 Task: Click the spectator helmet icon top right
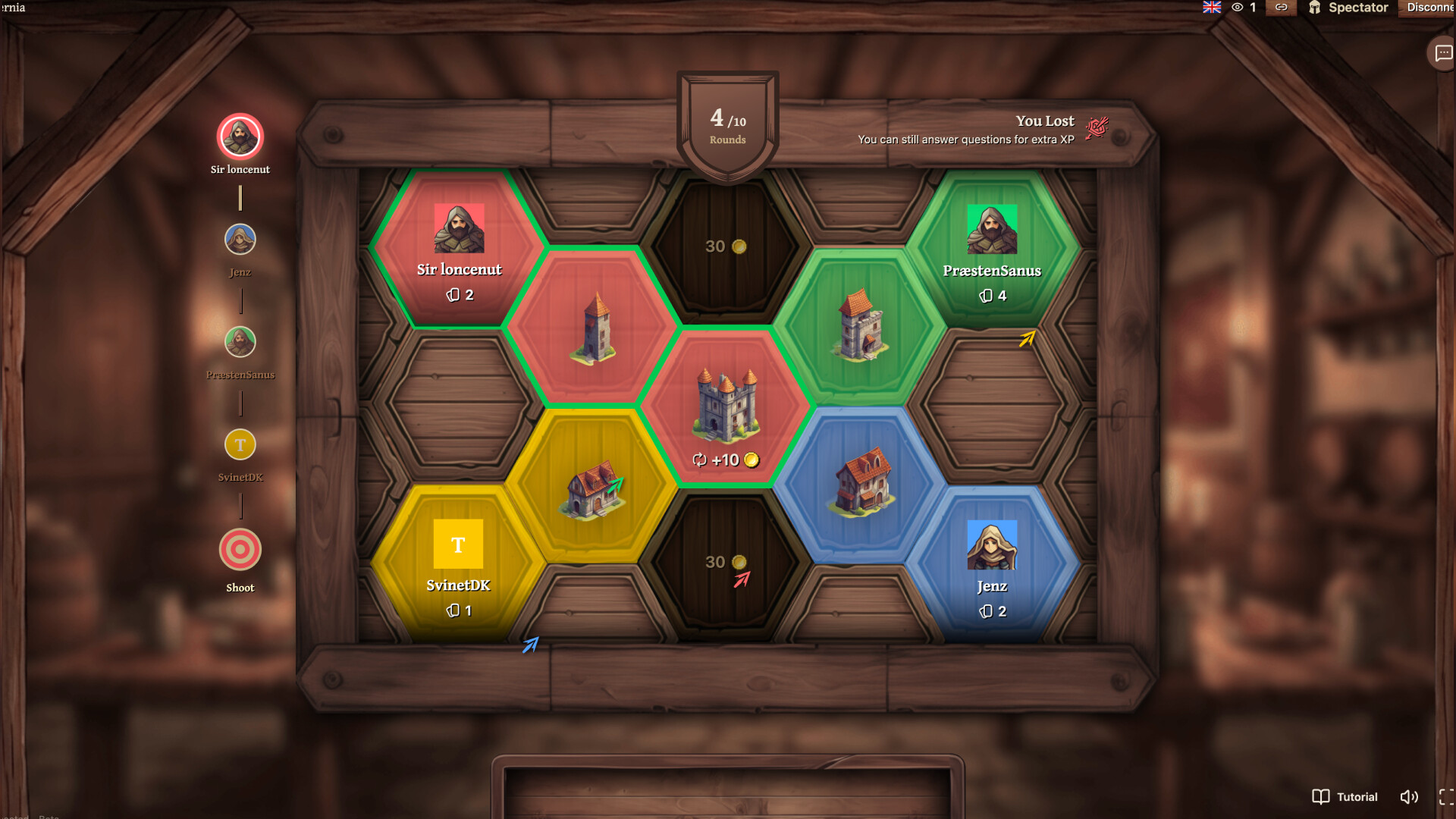1316,8
